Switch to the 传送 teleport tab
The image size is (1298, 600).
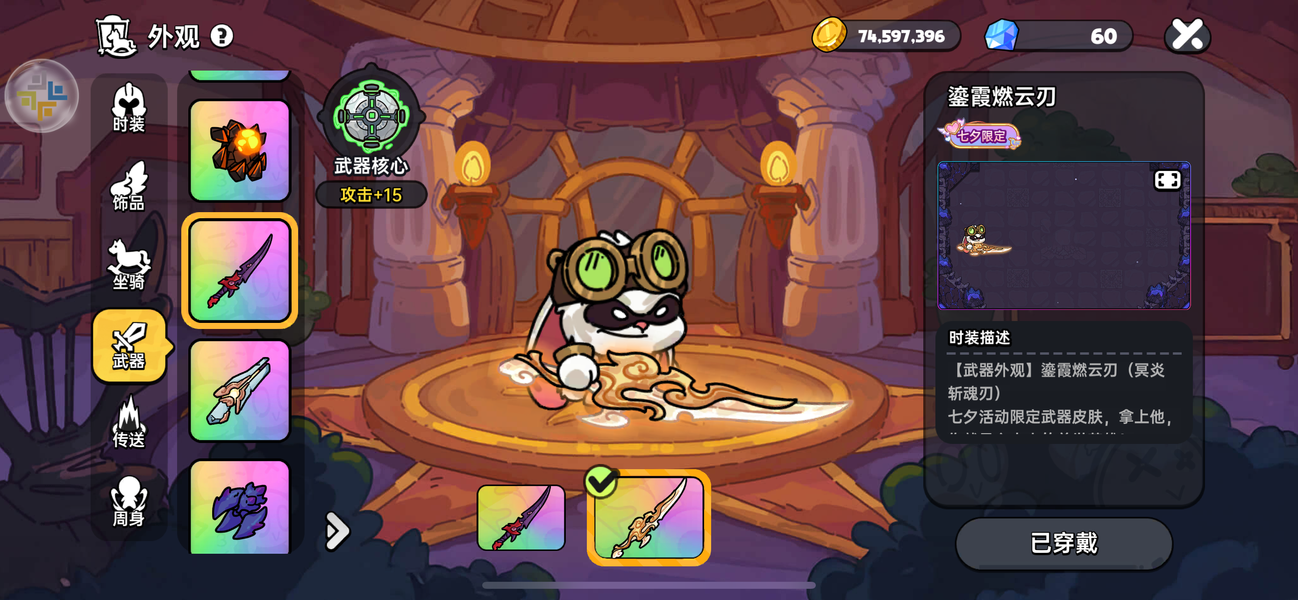pyautogui.click(x=129, y=423)
